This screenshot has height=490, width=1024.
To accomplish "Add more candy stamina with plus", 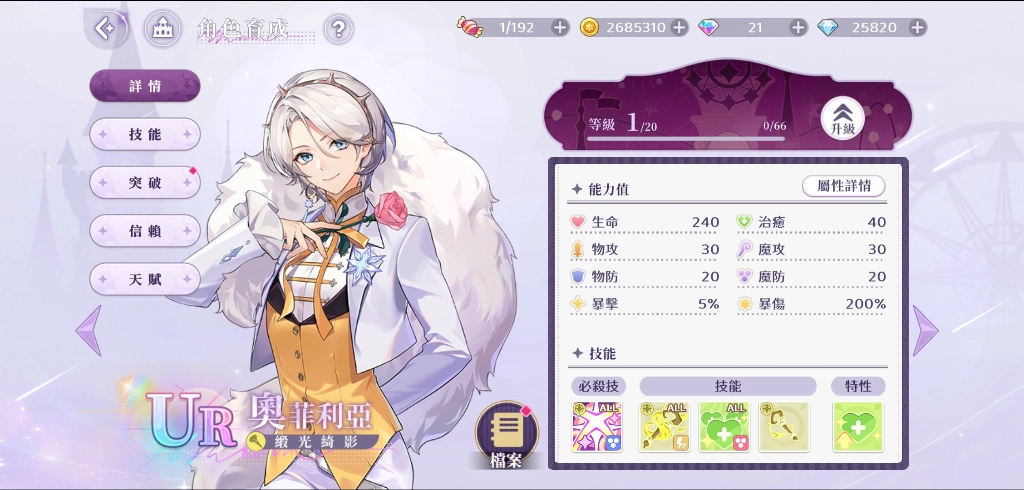I will 559,27.
